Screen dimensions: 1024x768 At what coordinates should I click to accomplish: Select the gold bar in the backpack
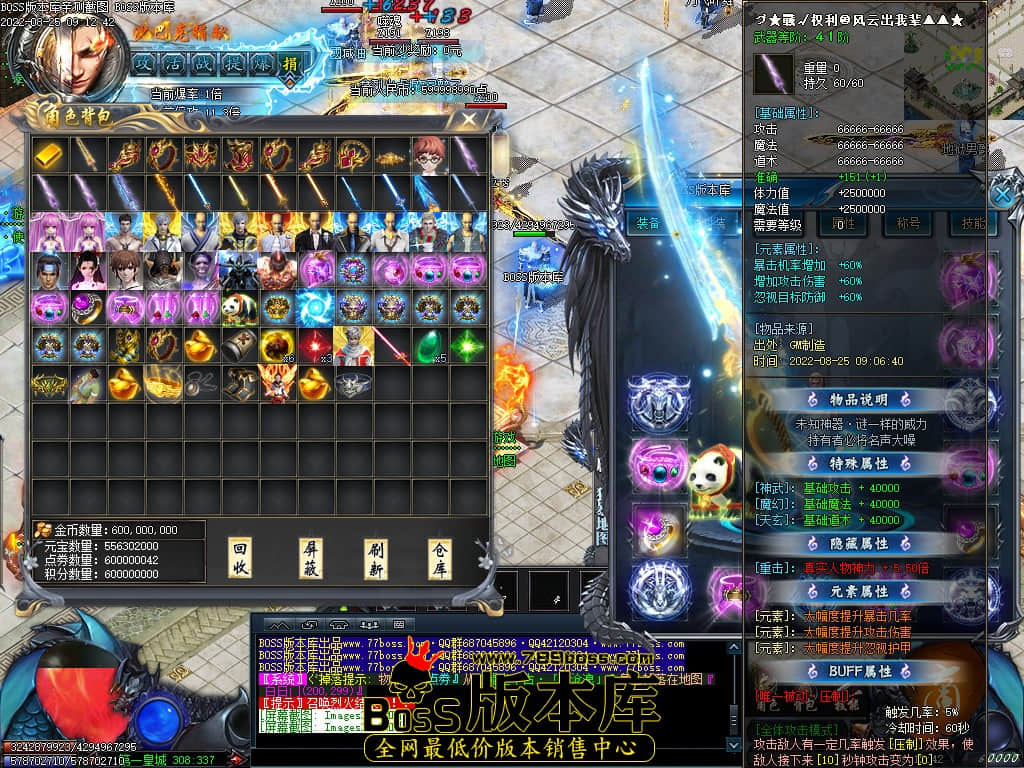click(x=47, y=154)
